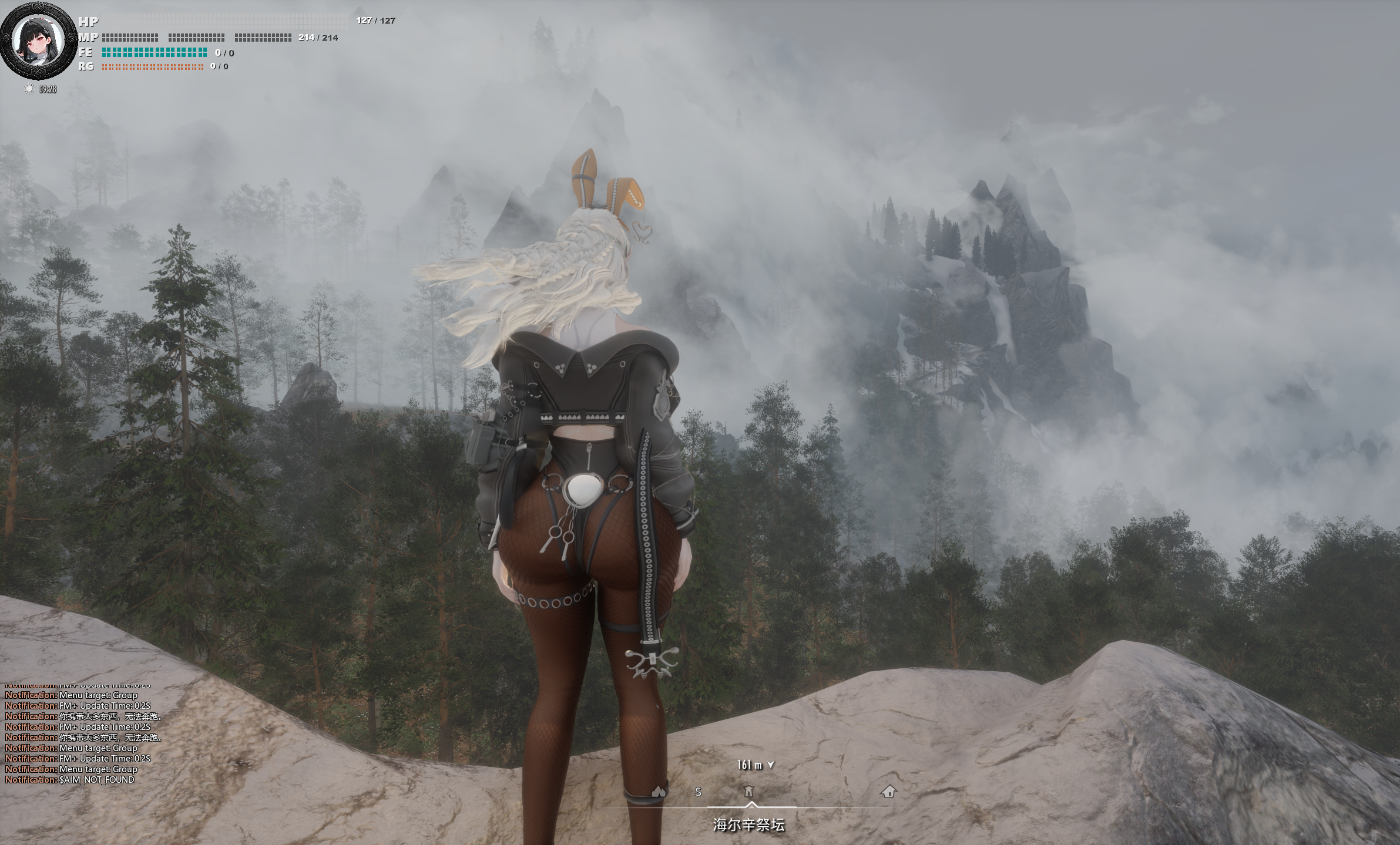
Task: Select the tower landmark marker on the compass
Action: pos(748,792)
